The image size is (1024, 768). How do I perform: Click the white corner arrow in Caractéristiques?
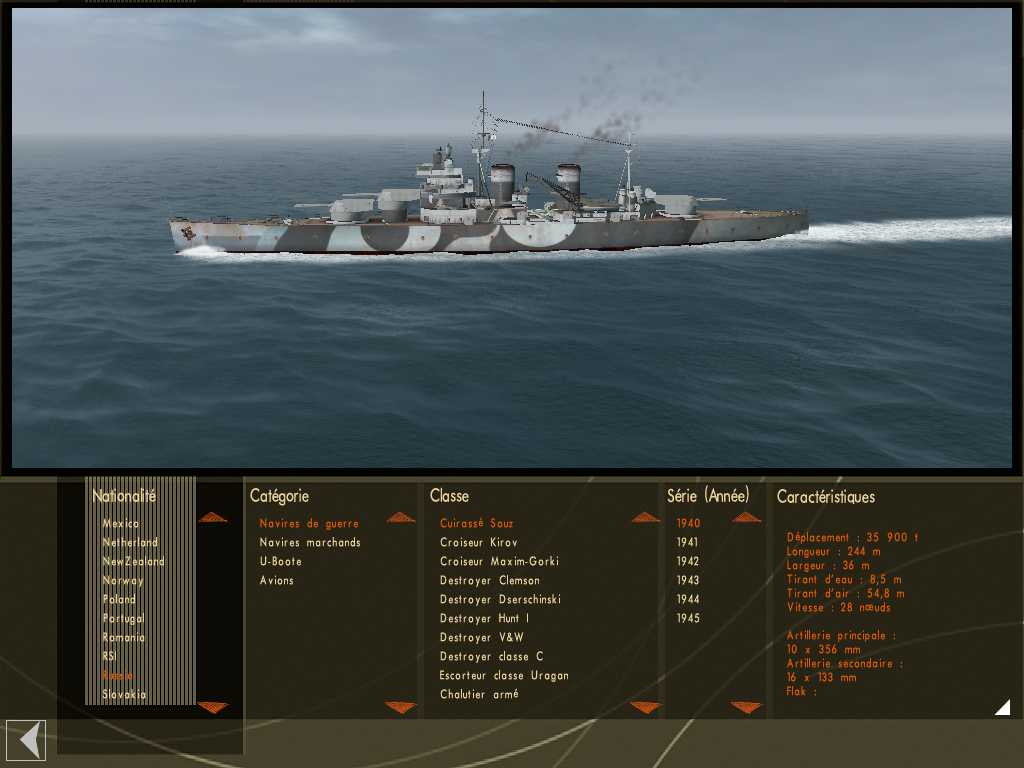(1002, 708)
